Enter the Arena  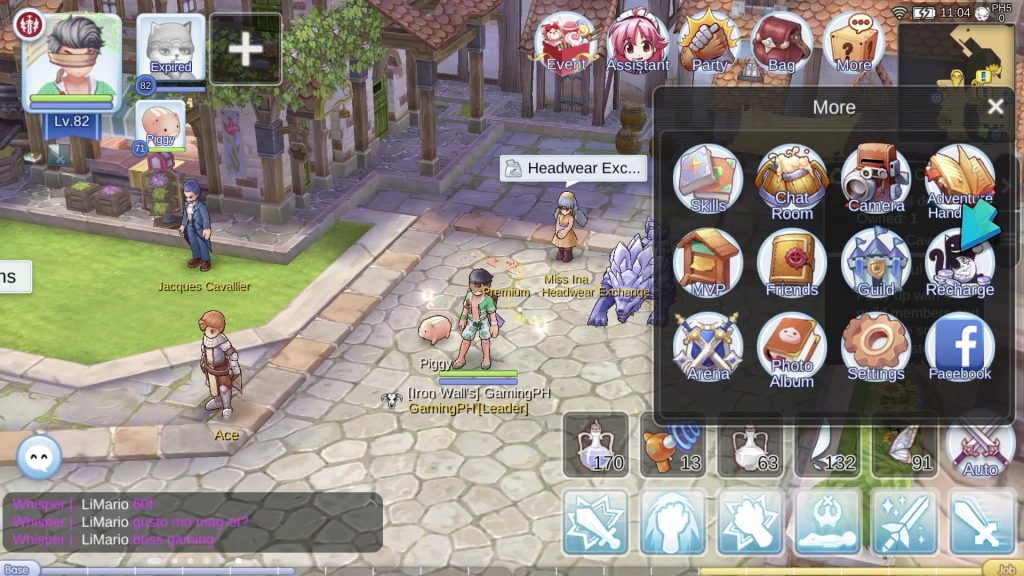(708, 346)
